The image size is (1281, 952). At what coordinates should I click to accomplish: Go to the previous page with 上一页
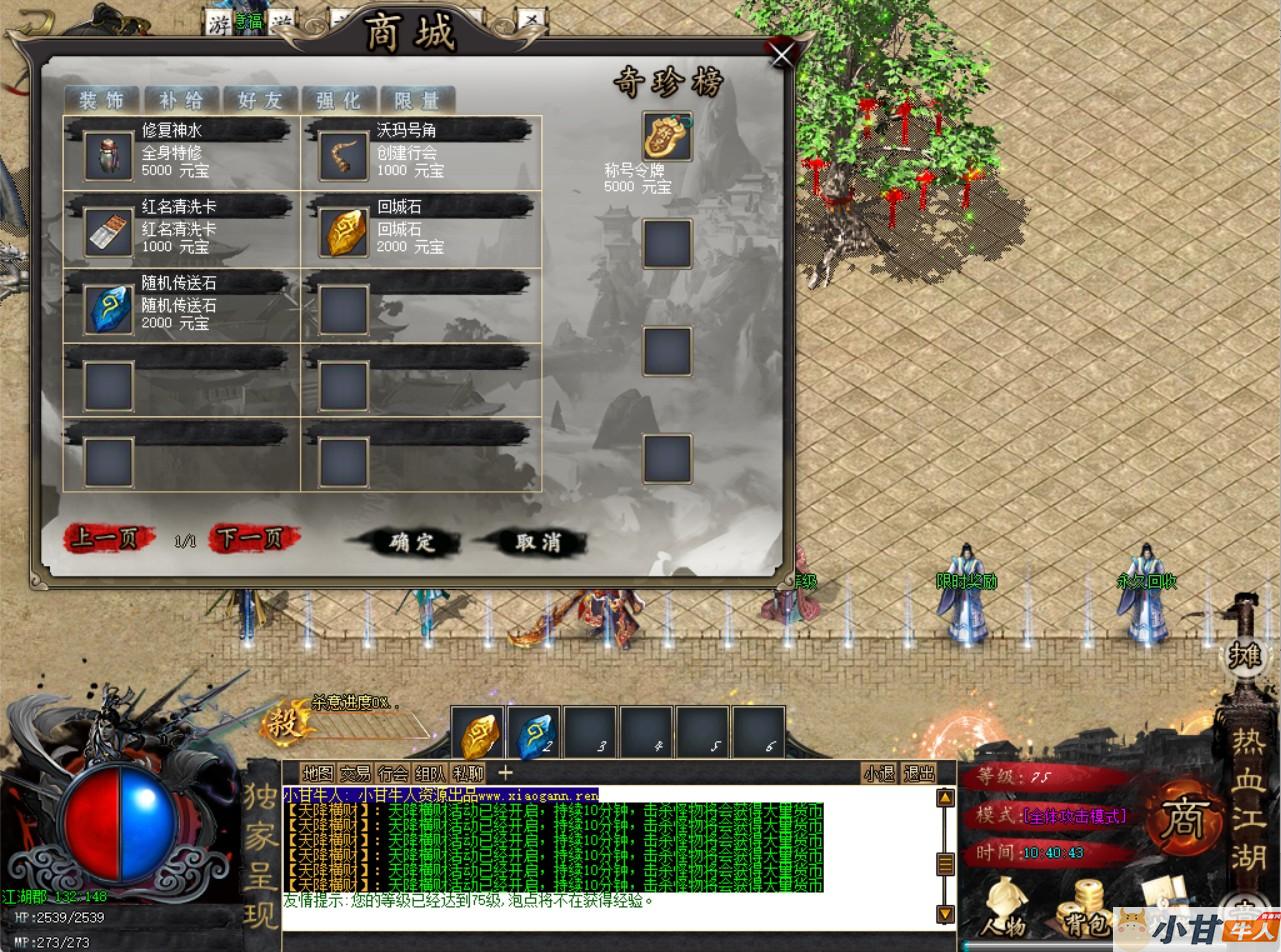(x=108, y=539)
